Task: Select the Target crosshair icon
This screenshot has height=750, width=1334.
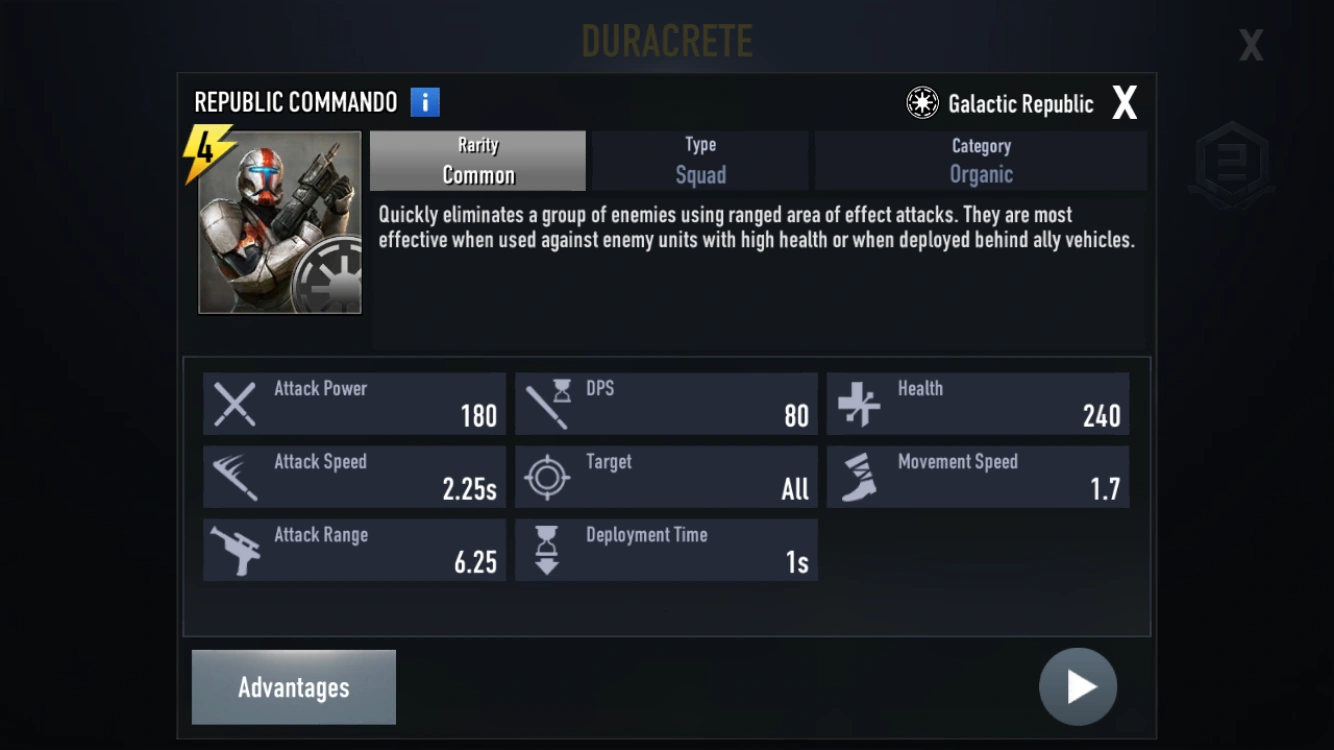Action: (x=546, y=476)
